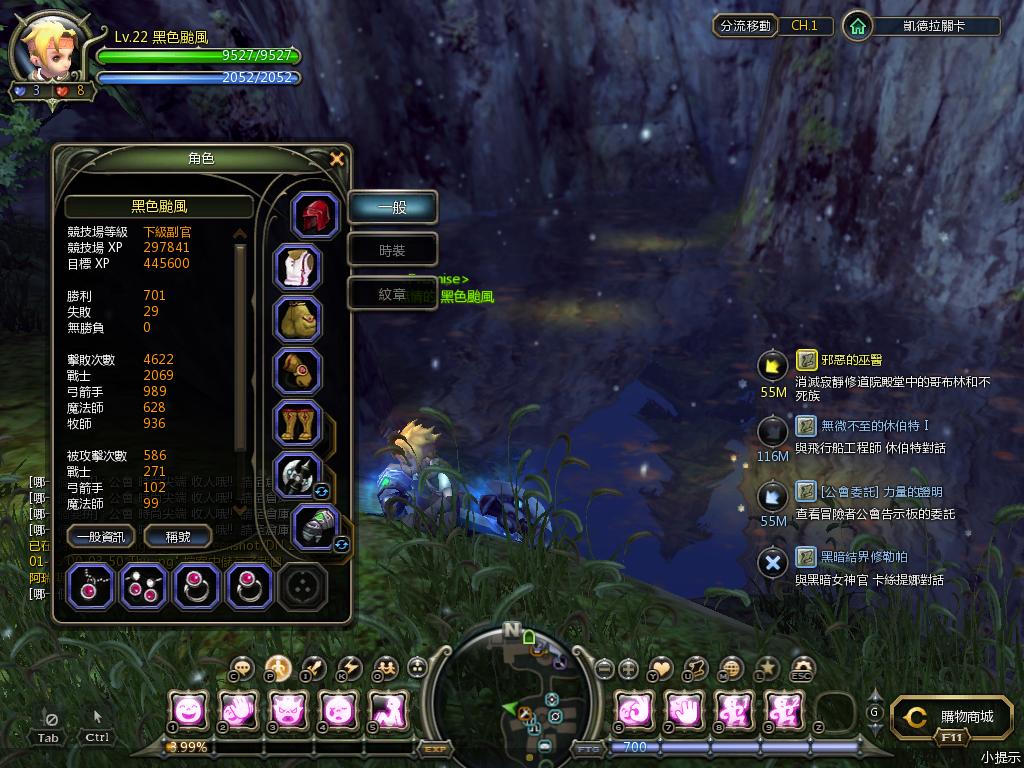Select the golden boots equipment slot
Image resolution: width=1024 pixels, height=768 pixels.
[x=298, y=423]
